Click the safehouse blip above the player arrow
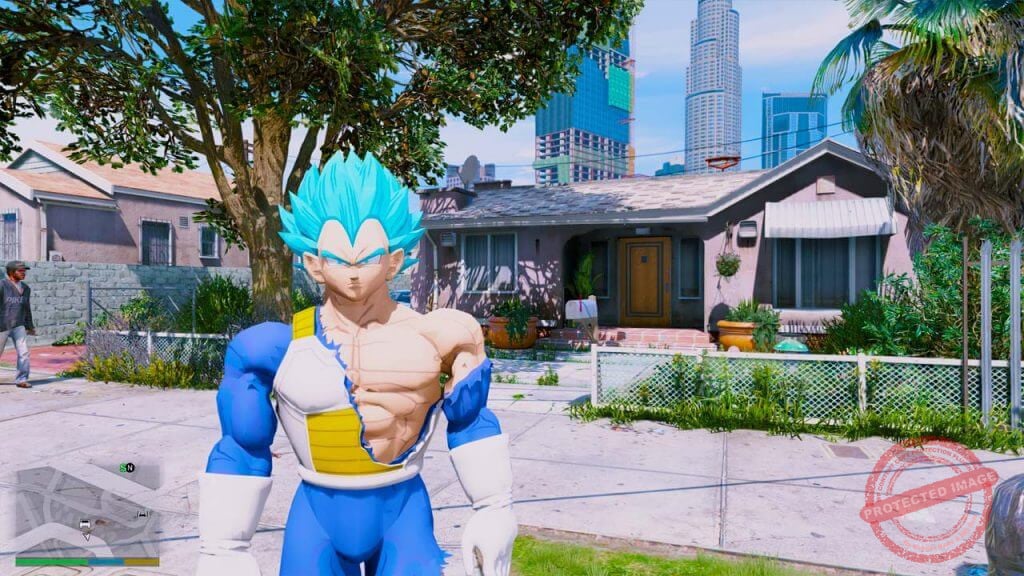 85,524
